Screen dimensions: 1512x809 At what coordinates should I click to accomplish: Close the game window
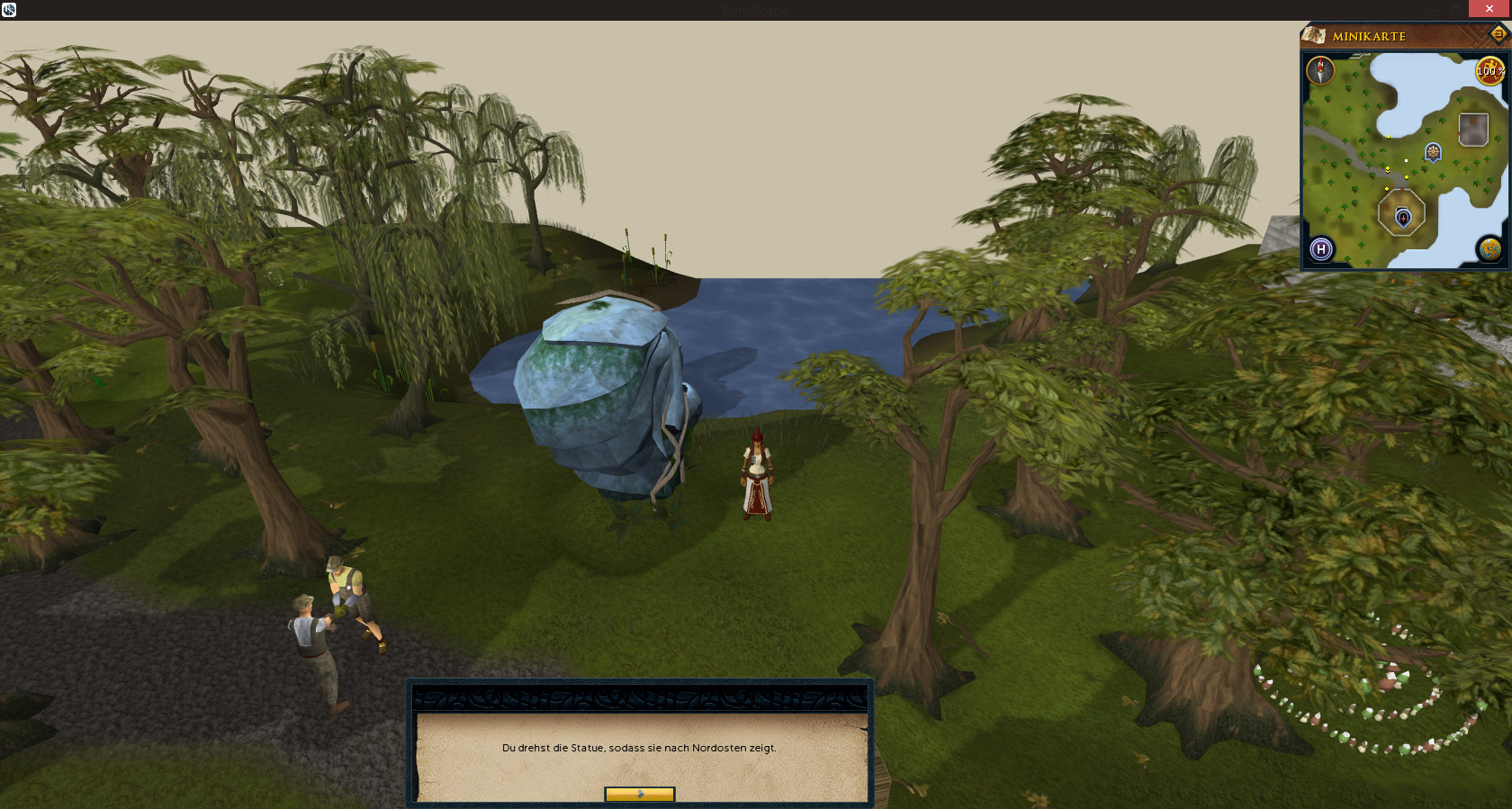1489,8
